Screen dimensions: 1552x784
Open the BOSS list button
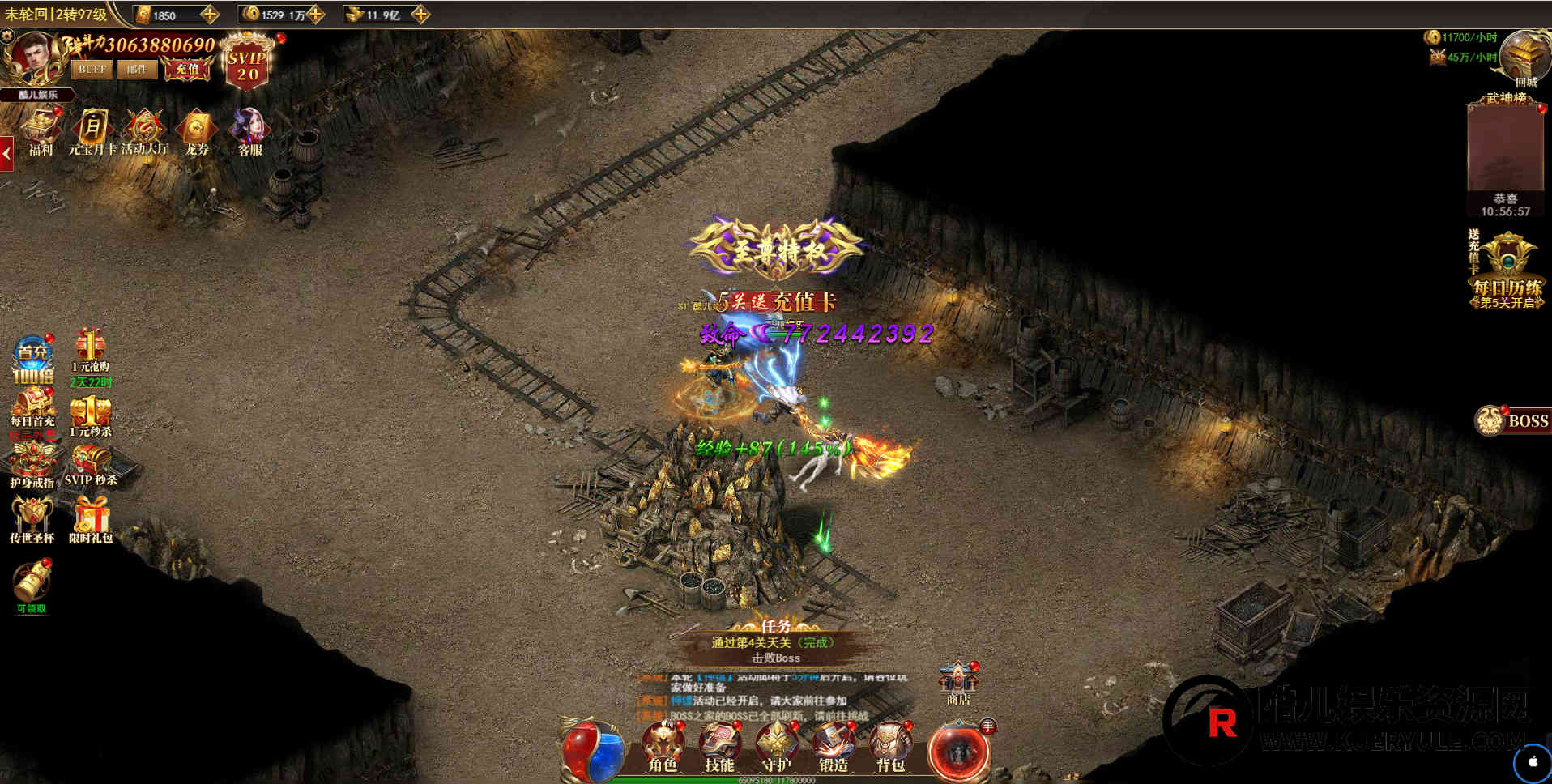[x=1513, y=420]
